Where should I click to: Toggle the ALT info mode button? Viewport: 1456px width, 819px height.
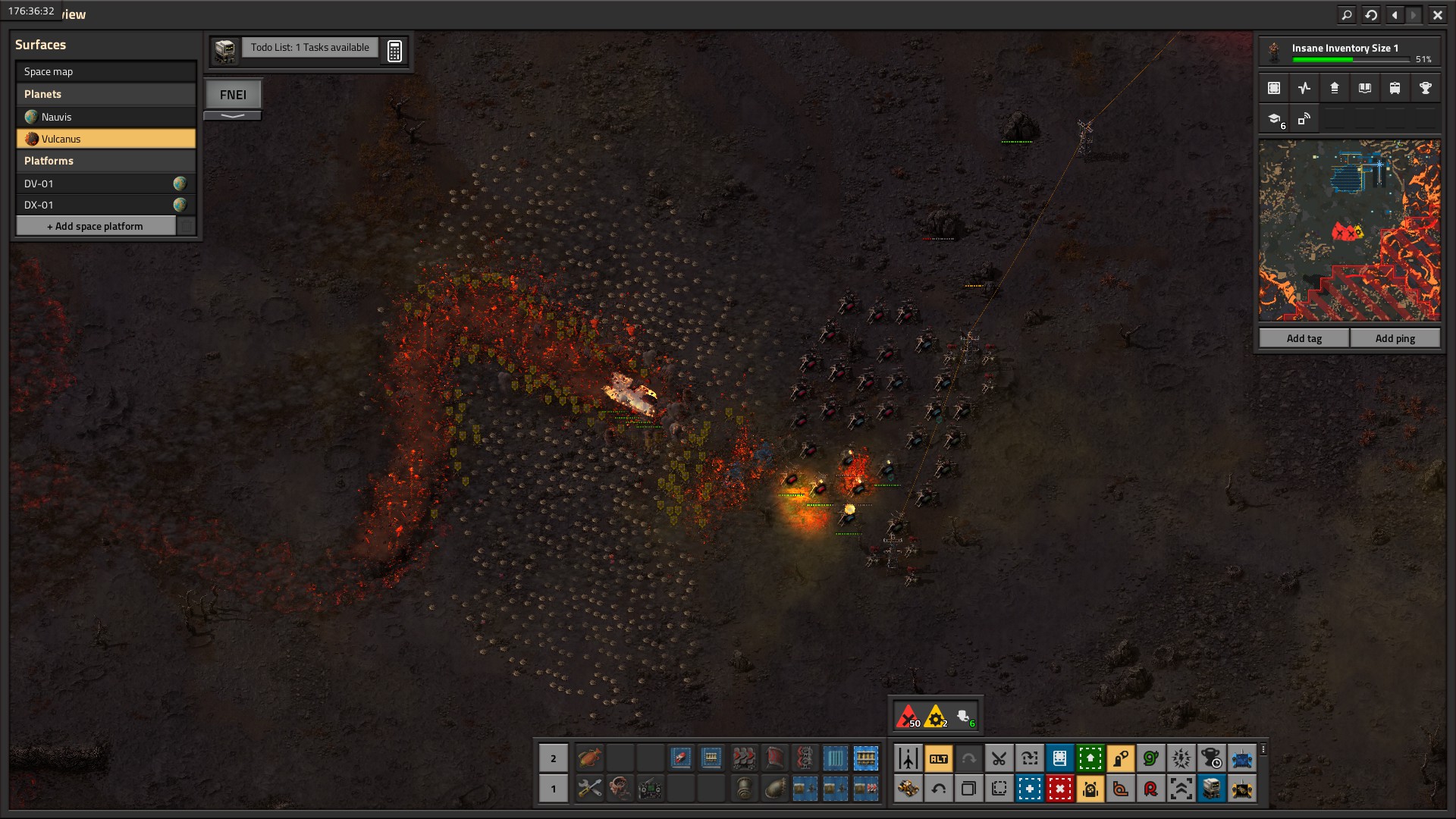(938, 758)
